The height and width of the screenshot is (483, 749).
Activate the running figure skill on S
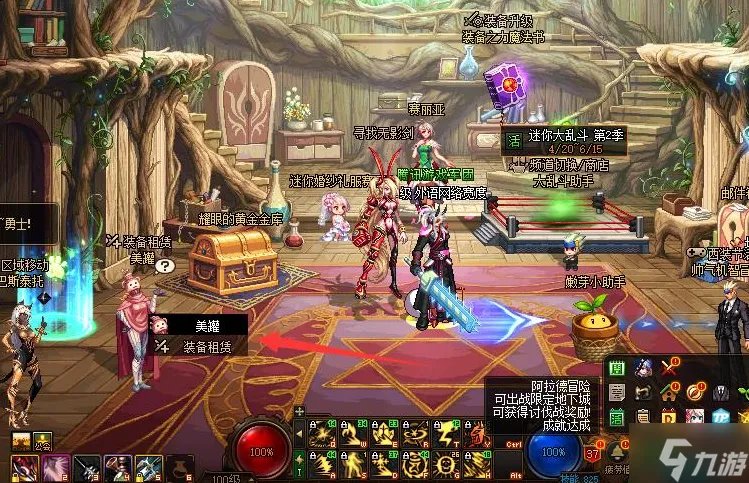[x=352, y=464]
